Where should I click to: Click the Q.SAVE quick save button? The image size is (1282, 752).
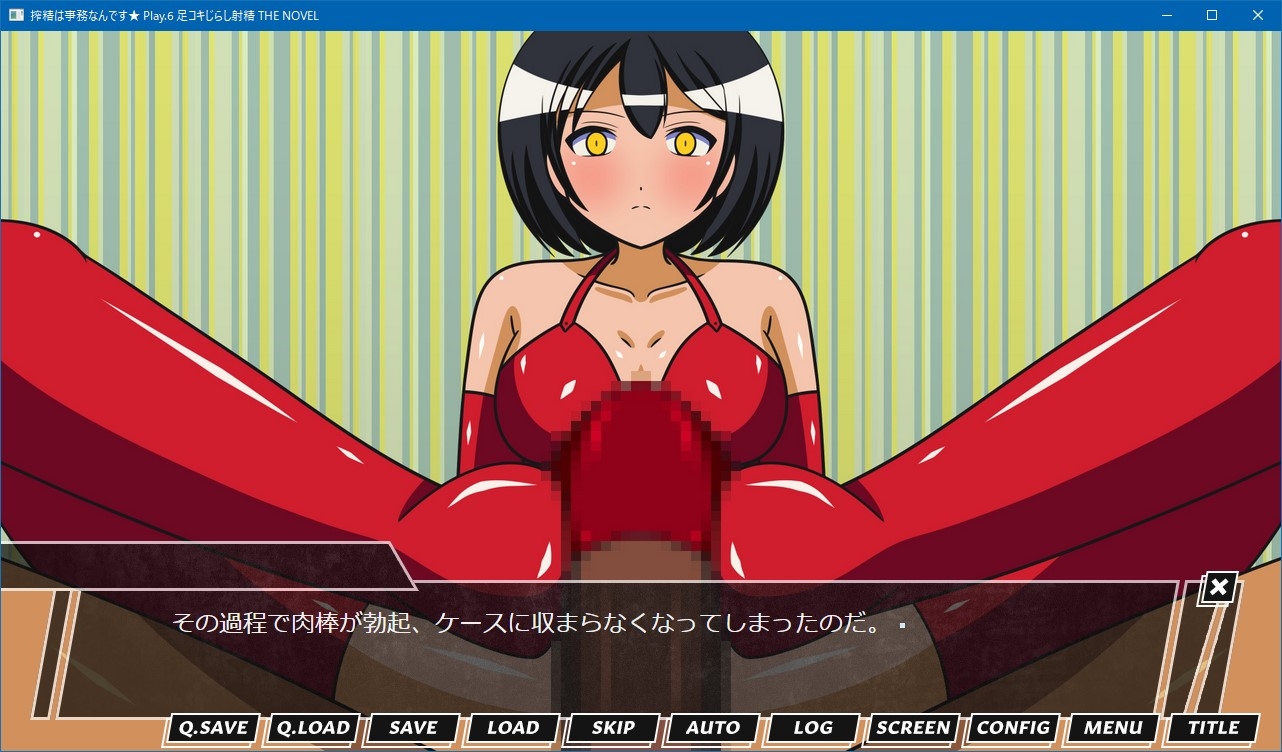[x=213, y=728]
